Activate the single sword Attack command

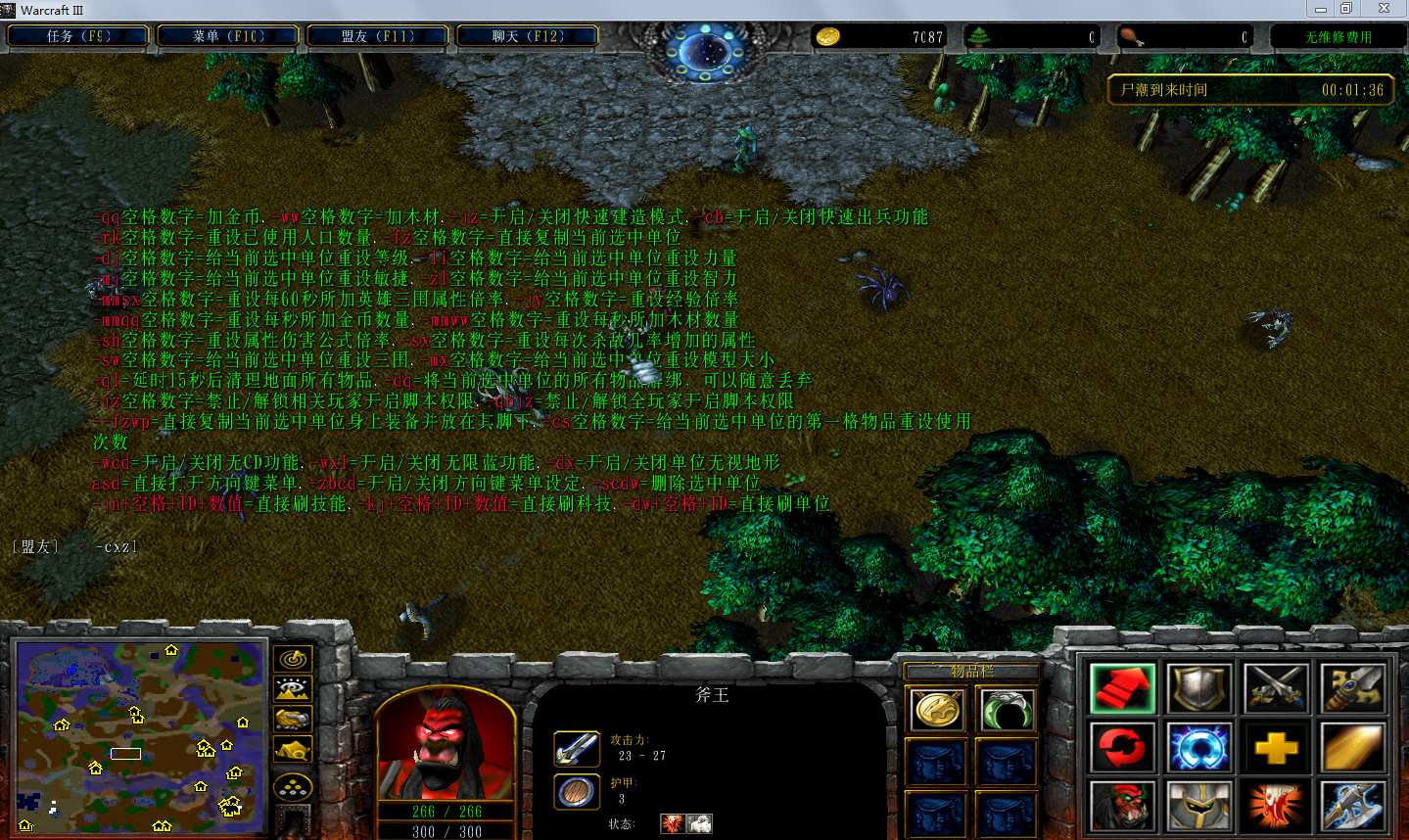(1352, 688)
